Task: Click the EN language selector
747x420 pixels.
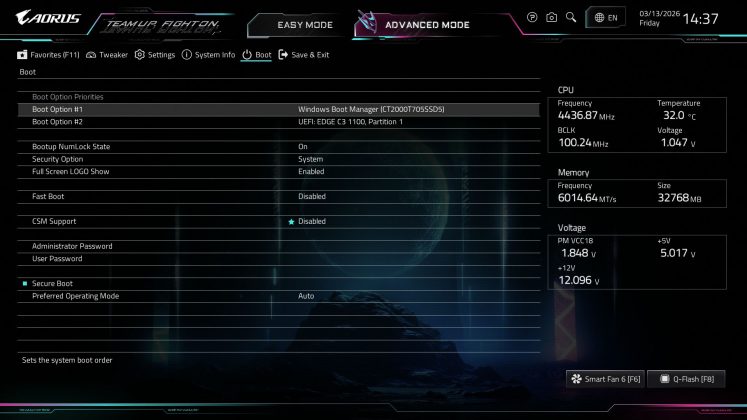Action: click(607, 18)
